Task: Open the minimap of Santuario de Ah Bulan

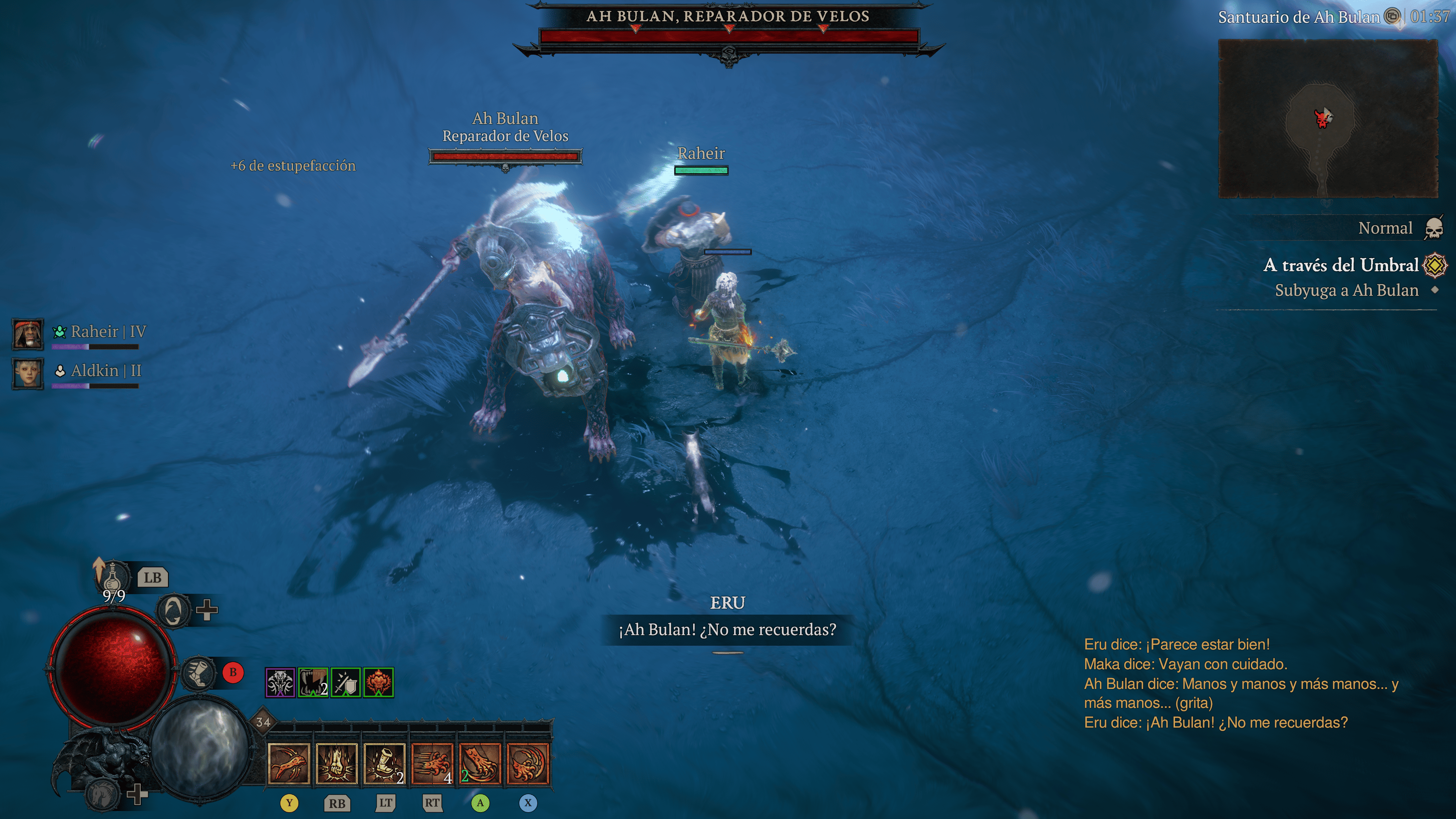Action: point(1327,119)
